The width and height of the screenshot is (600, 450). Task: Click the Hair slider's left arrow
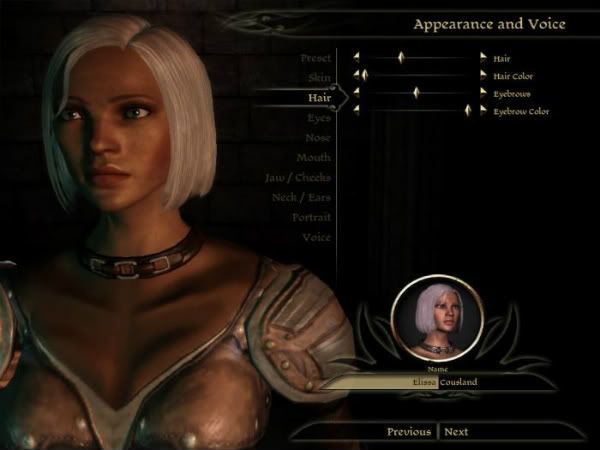[356, 59]
